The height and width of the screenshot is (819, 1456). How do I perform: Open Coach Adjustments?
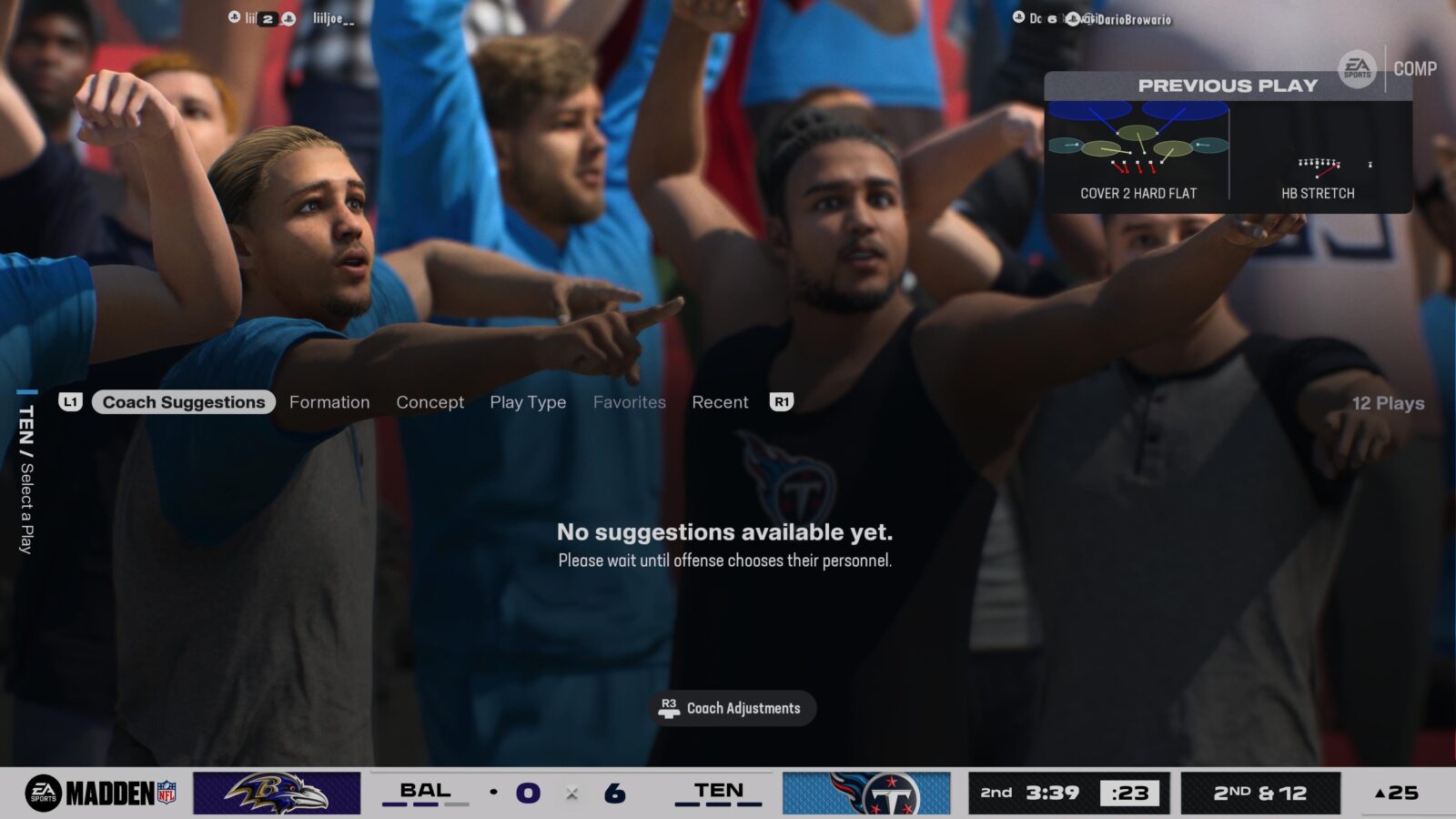(733, 708)
